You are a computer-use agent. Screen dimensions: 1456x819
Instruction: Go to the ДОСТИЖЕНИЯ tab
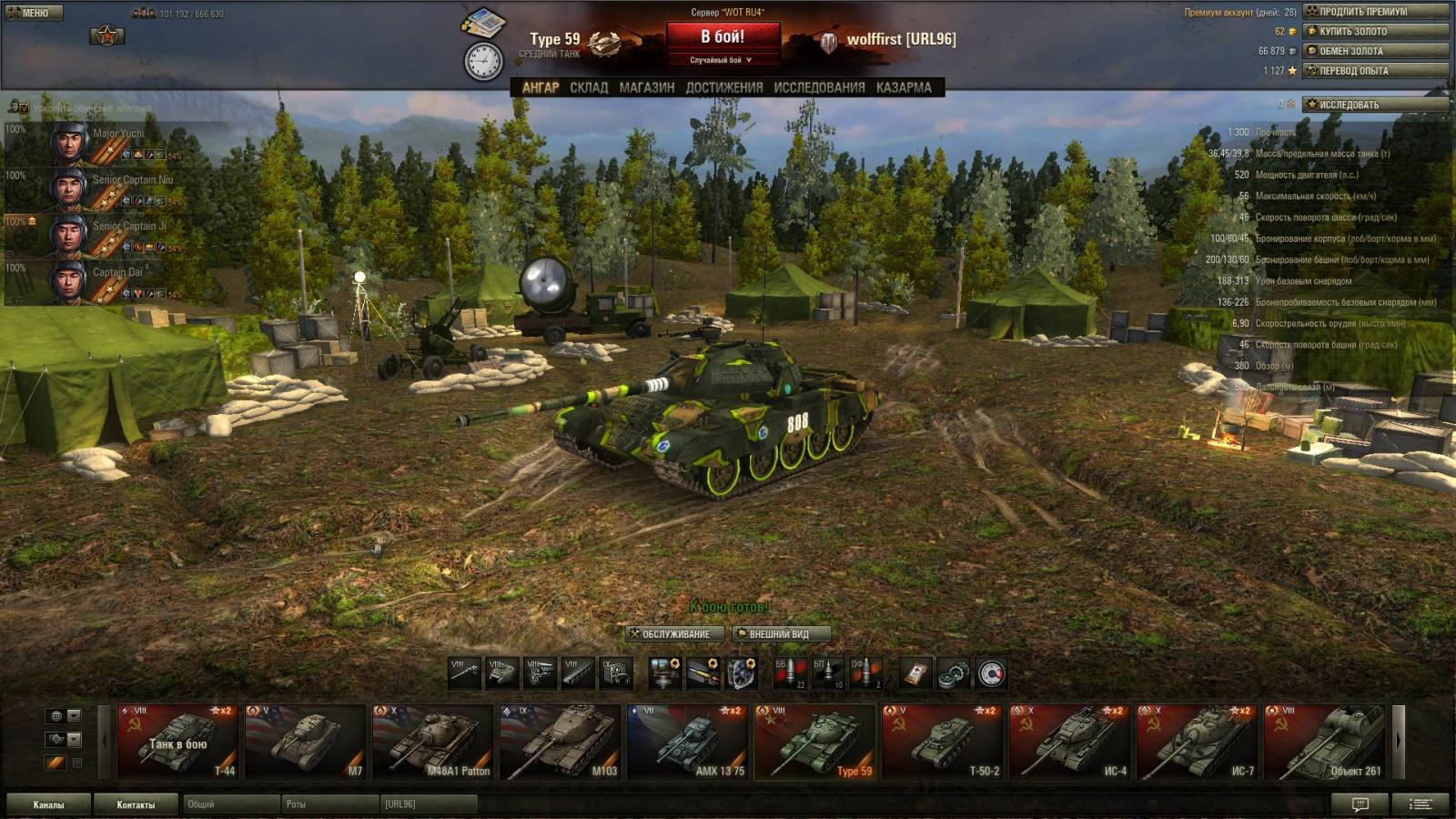pyautogui.click(x=724, y=87)
